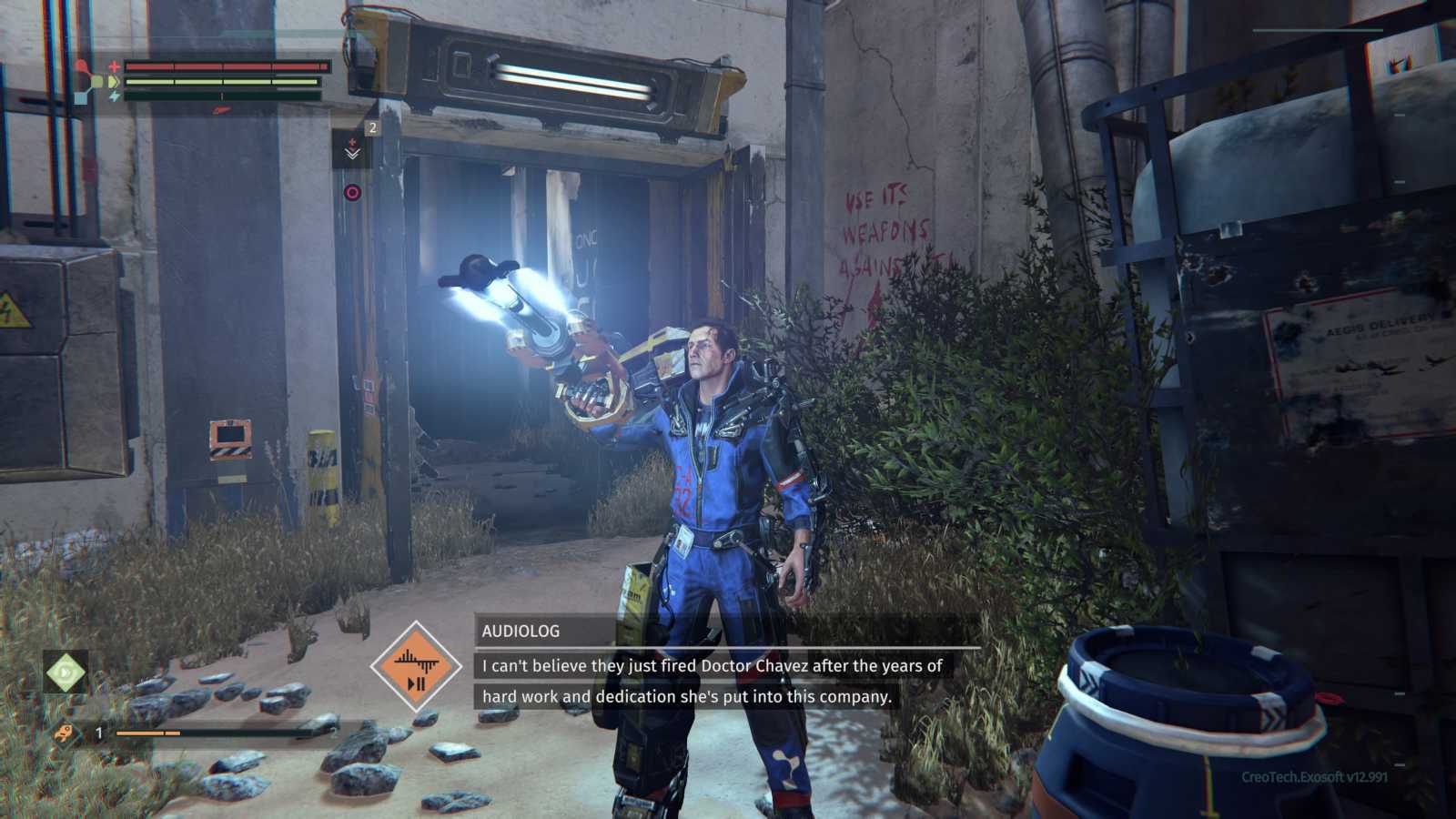Click the pink circle icon under the injectable
This screenshot has width=1456, height=819.
pos(352,192)
